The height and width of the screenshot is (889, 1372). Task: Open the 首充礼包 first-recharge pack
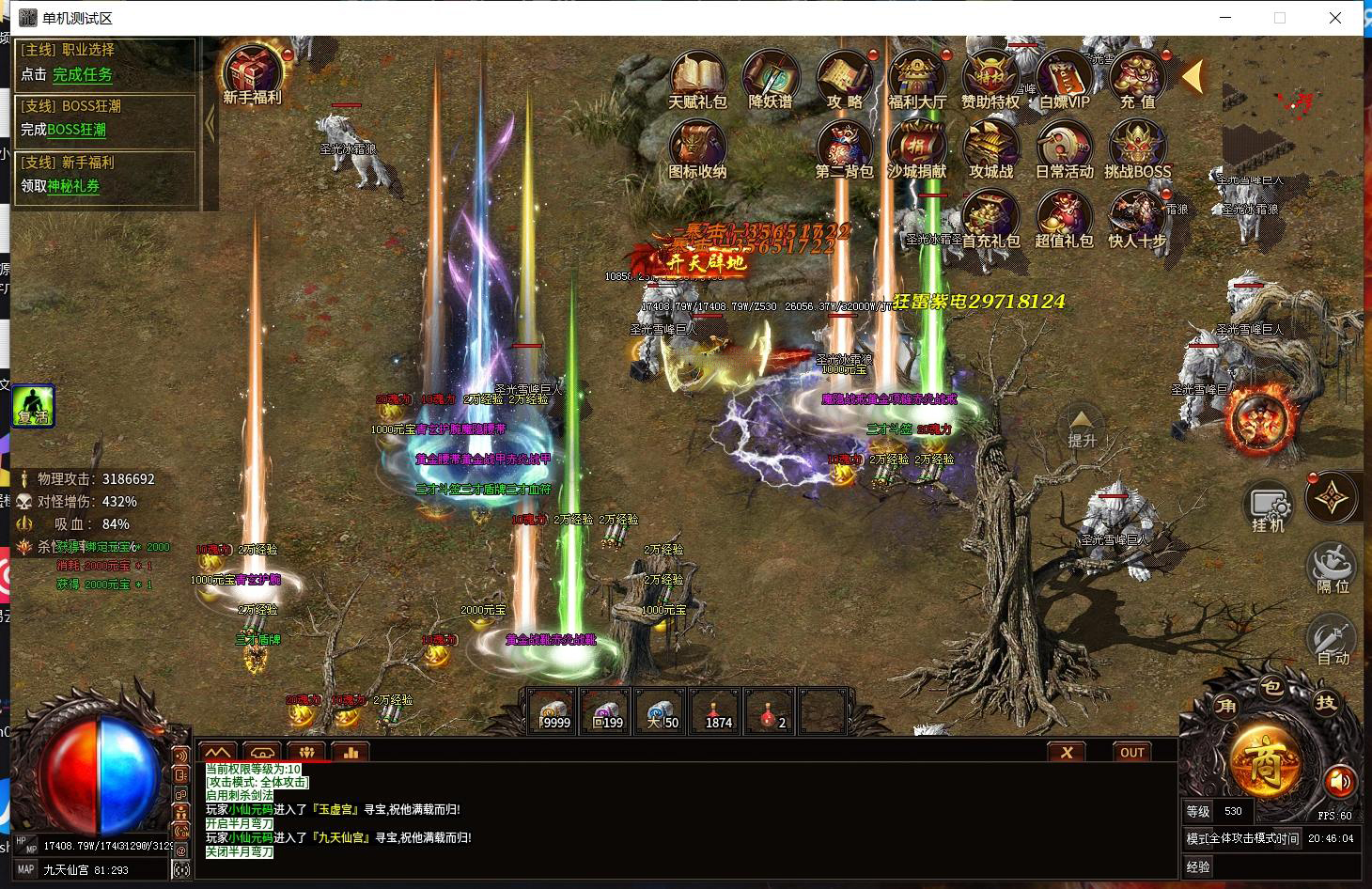[x=990, y=217]
